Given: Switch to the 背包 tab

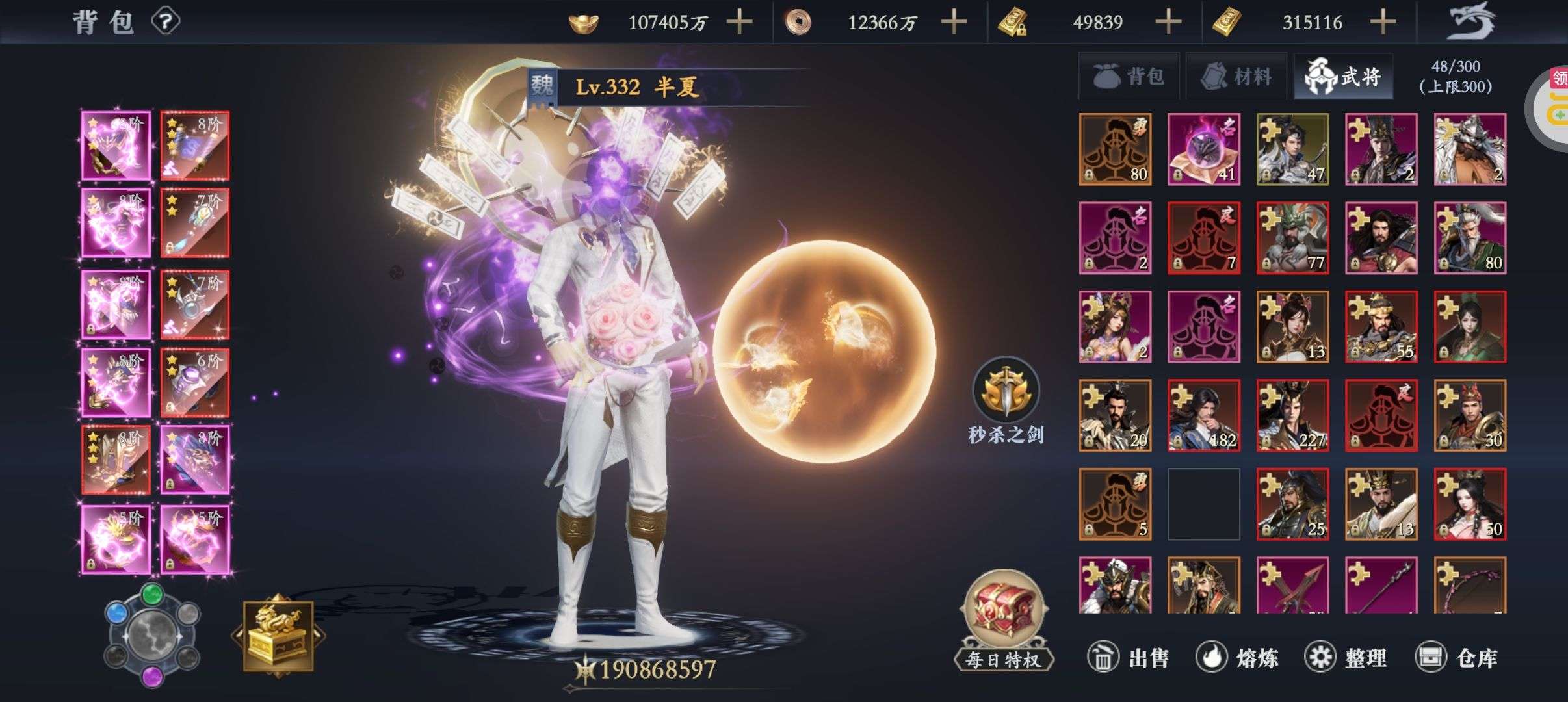Looking at the screenshot, I should click(x=1129, y=77).
